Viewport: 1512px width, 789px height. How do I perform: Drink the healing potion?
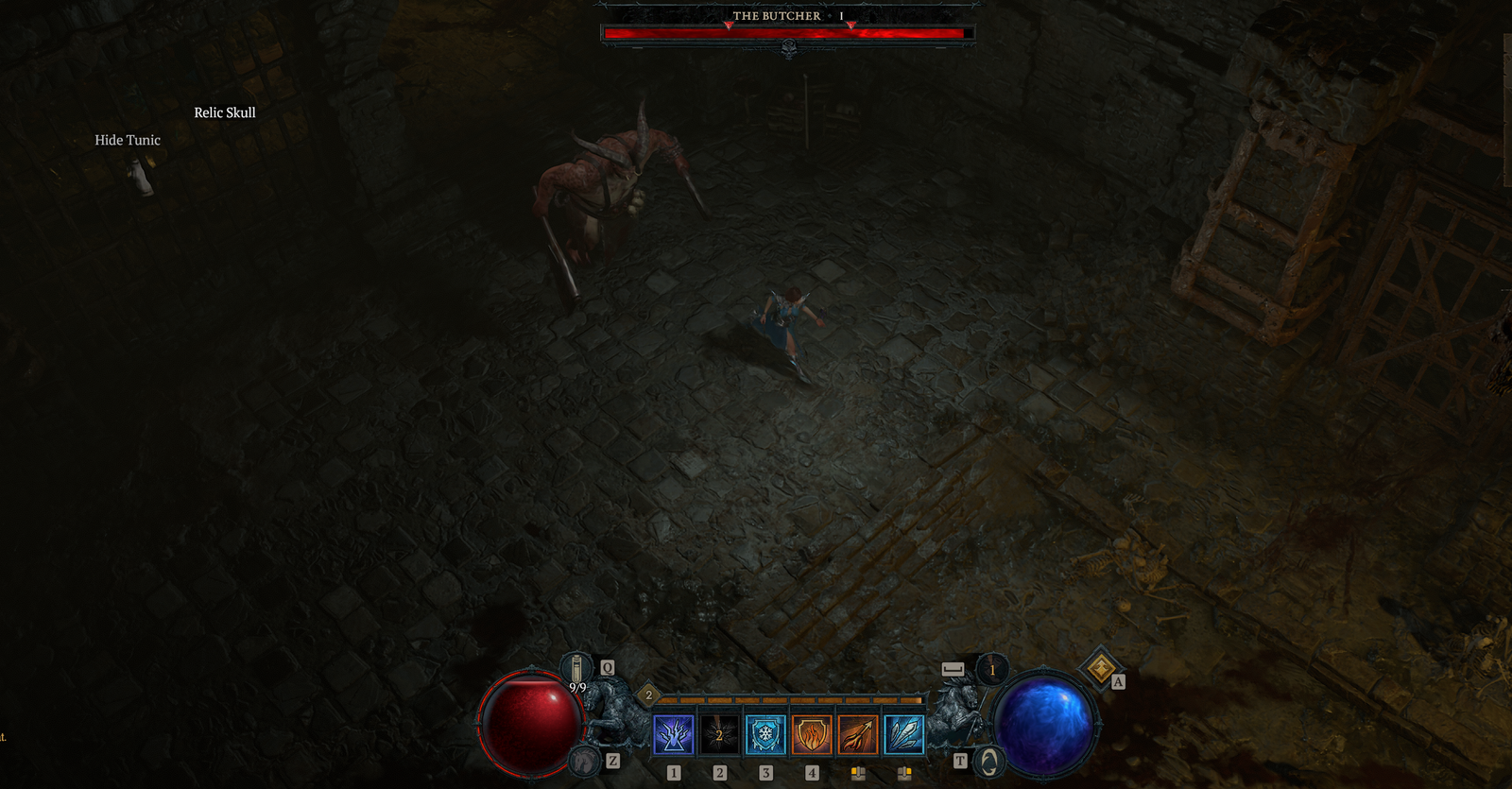point(576,669)
